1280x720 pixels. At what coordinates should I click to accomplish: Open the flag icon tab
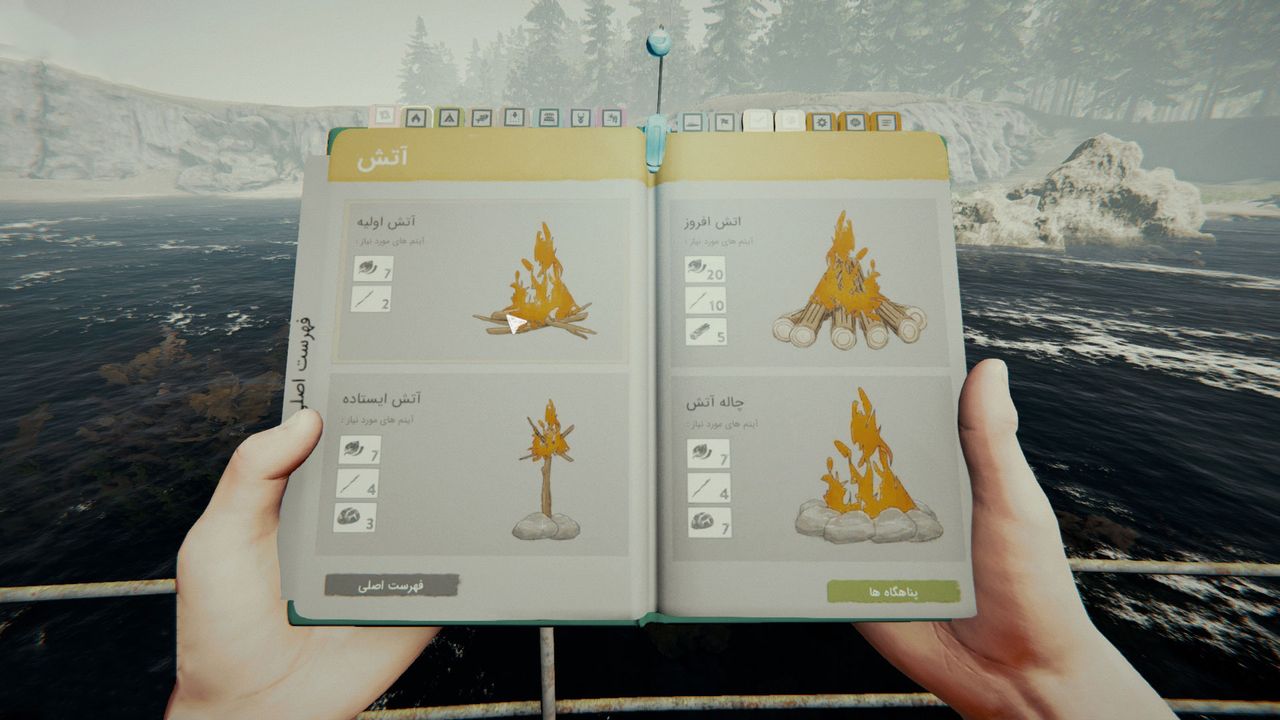(x=724, y=123)
